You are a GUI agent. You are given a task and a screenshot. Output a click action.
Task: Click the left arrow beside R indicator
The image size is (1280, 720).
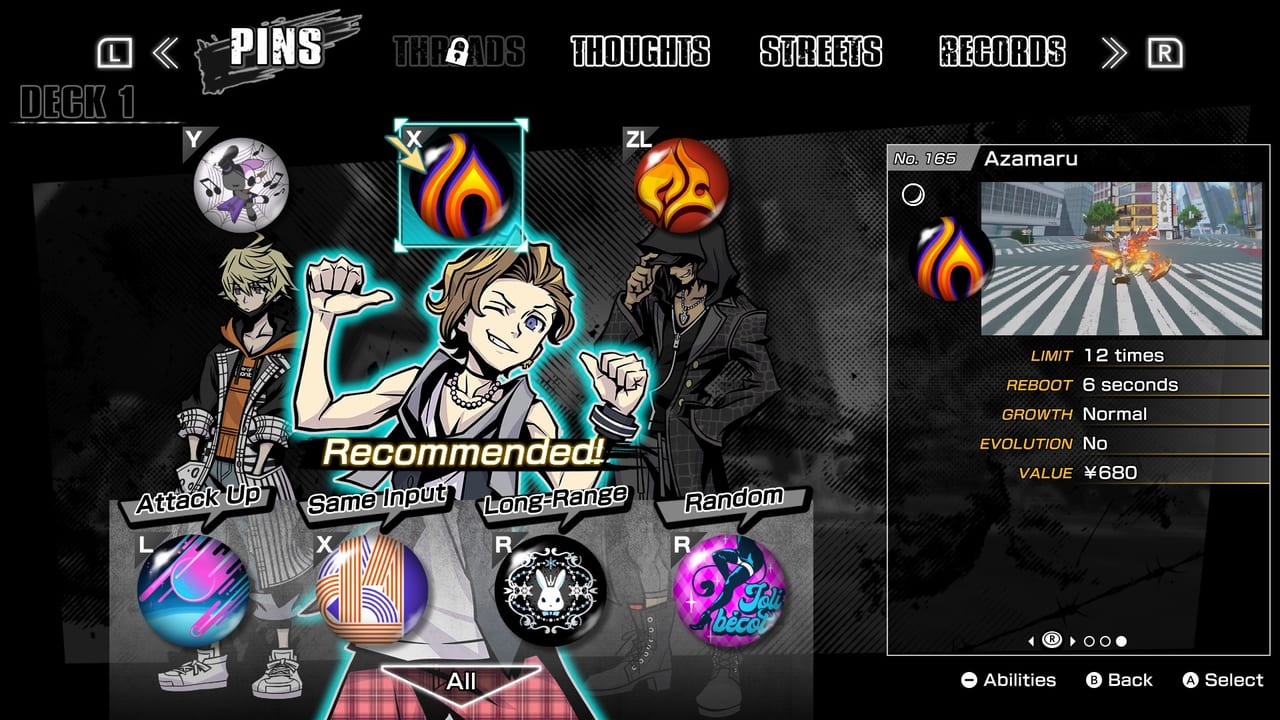[1031, 642]
